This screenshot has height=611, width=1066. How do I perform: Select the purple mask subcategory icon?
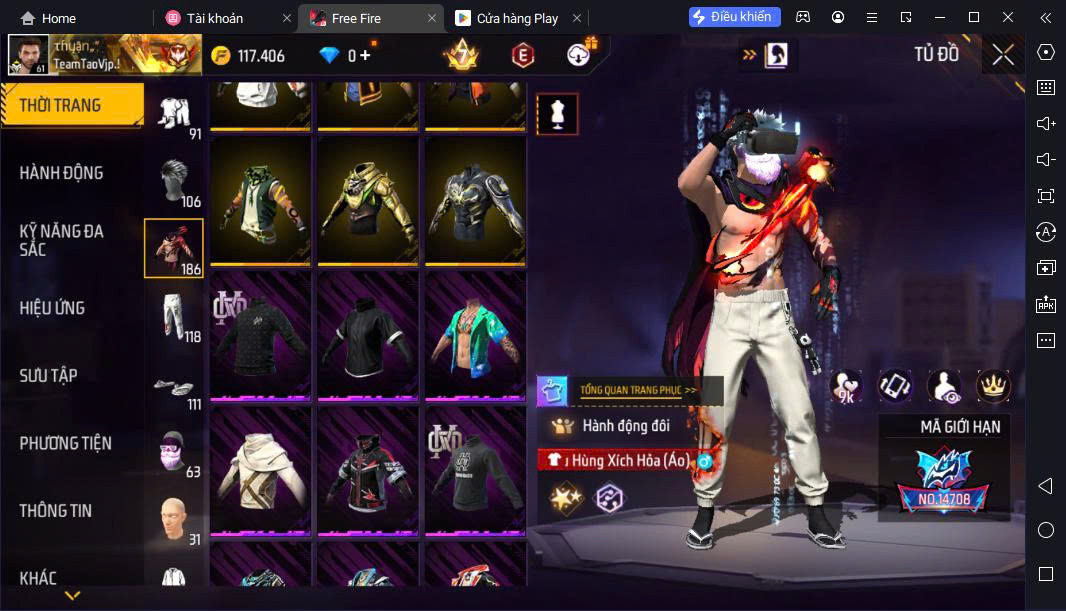[x=175, y=452]
